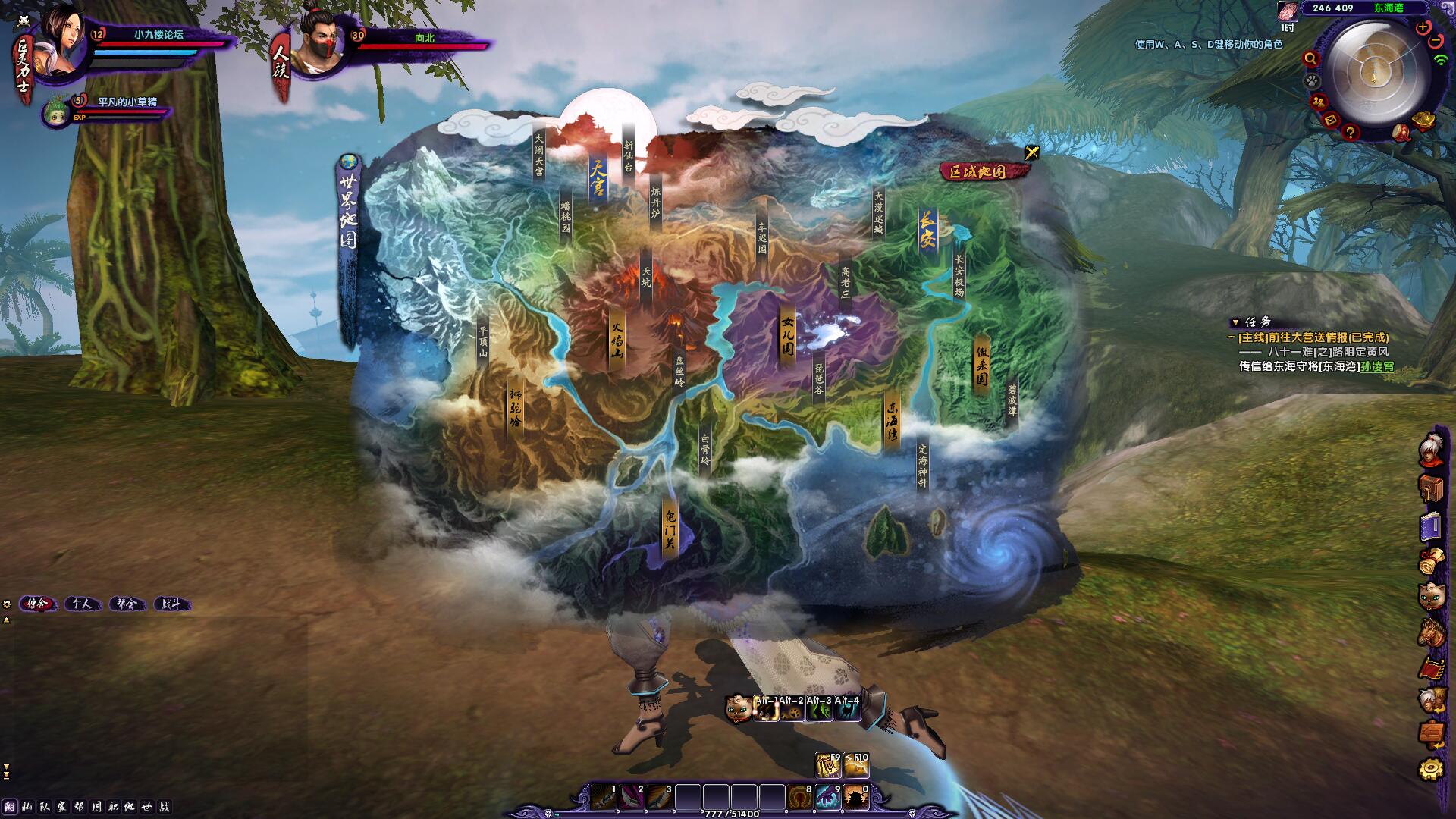
Task: Close the world map window
Action: point(1031,152)
